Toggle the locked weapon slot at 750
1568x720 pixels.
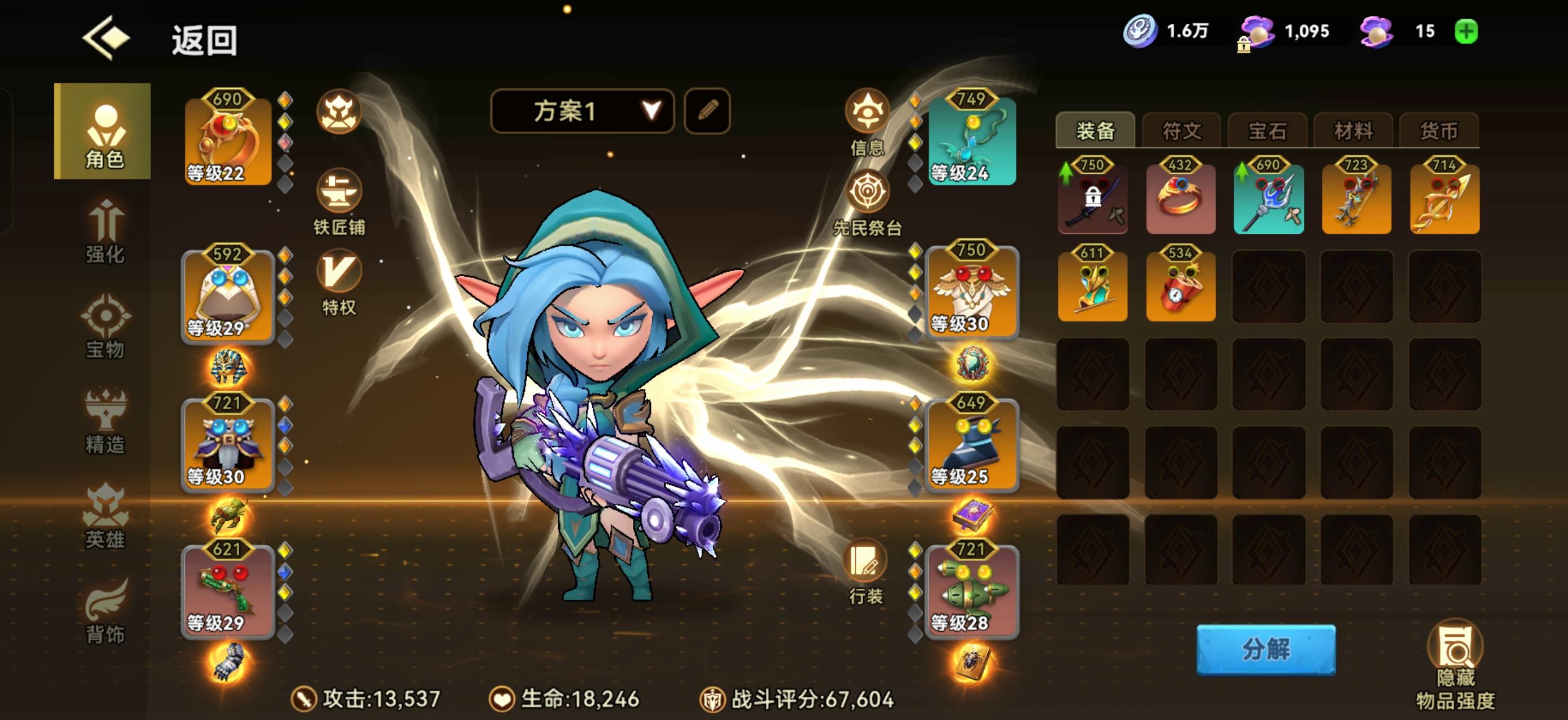pyautogui.click(x=1093, y=198)
